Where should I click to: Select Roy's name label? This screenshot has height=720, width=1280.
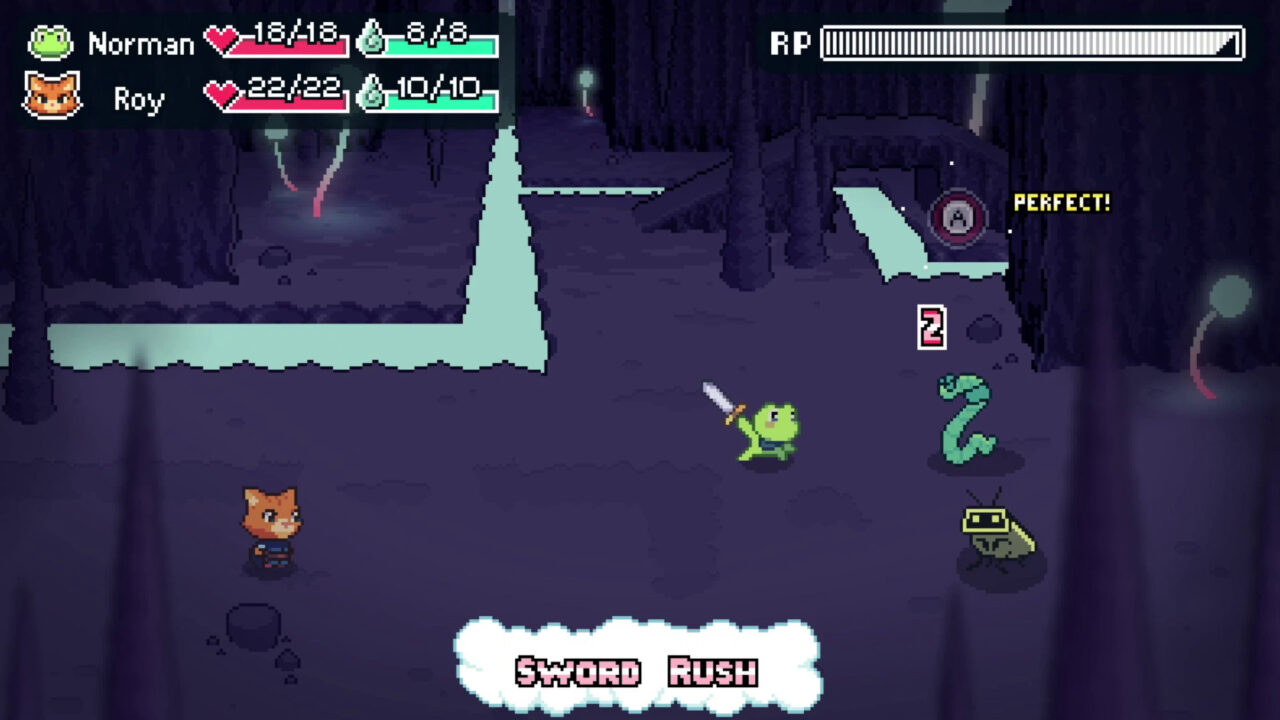tap(137, 97)
